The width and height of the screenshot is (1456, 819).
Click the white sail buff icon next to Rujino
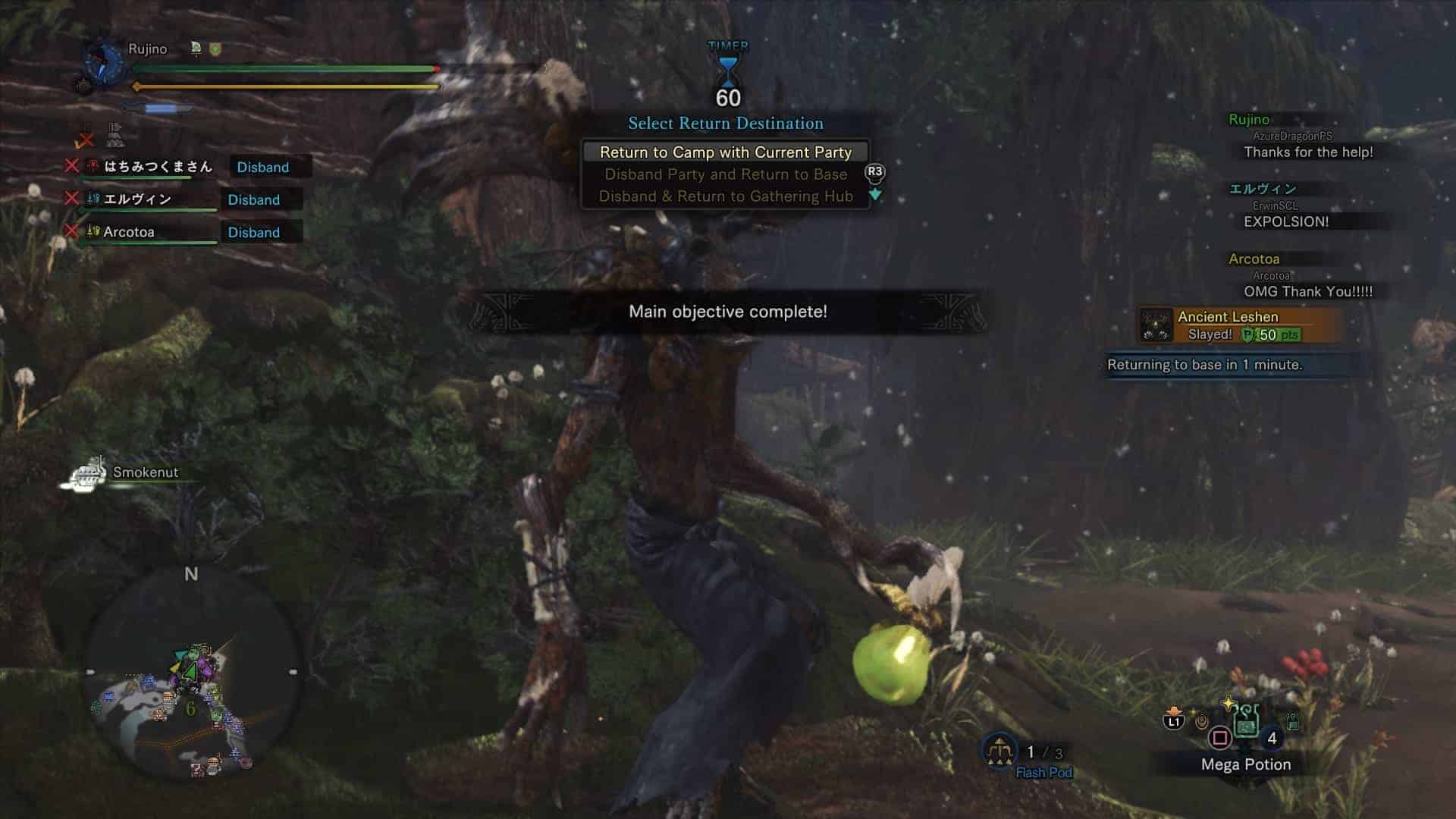(195, 48)
